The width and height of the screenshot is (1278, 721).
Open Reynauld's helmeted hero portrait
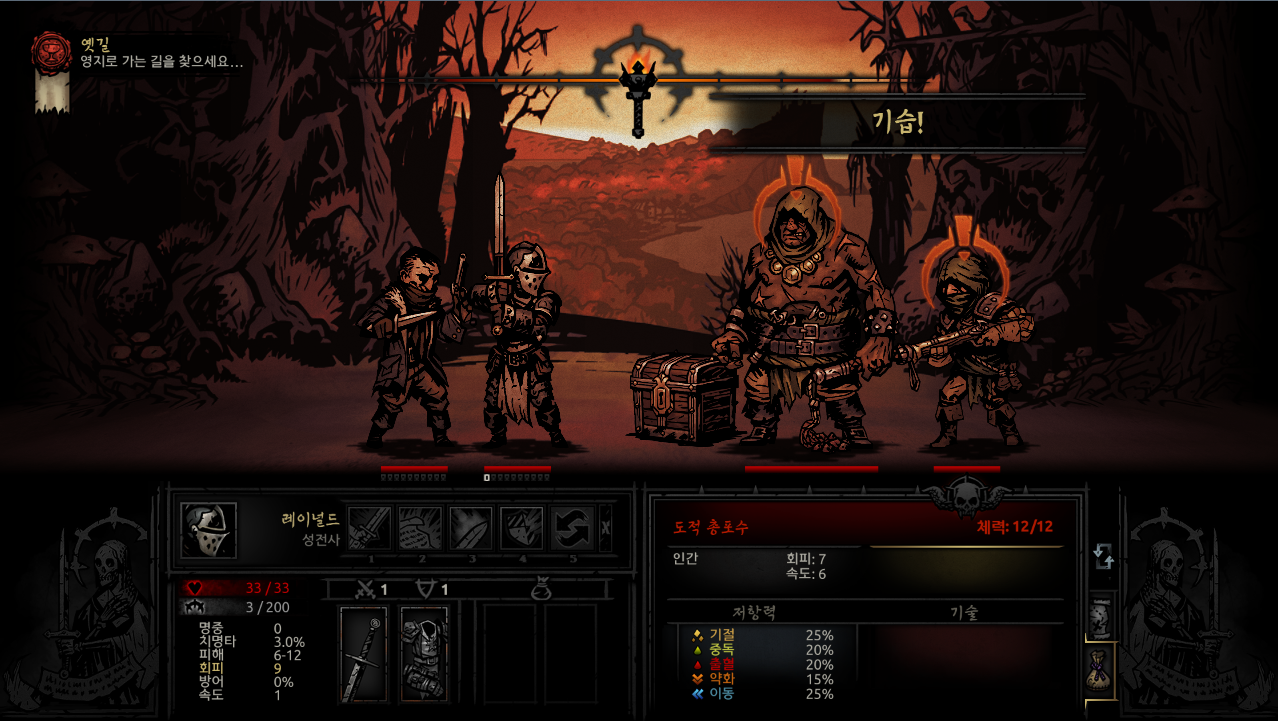[209, 530]
